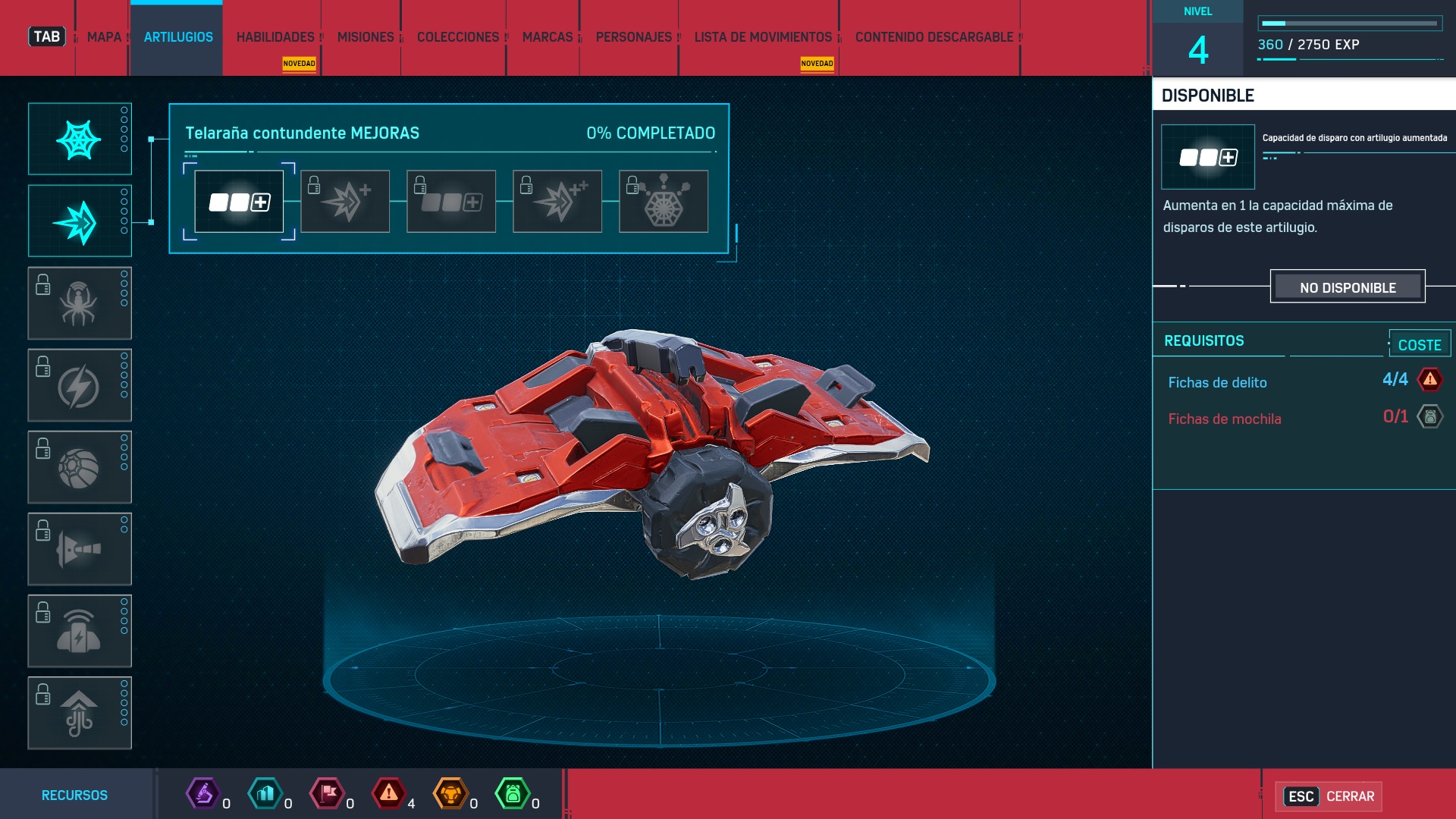Show the MARCAS tab
1456x819 pixels.
[548, 37]
